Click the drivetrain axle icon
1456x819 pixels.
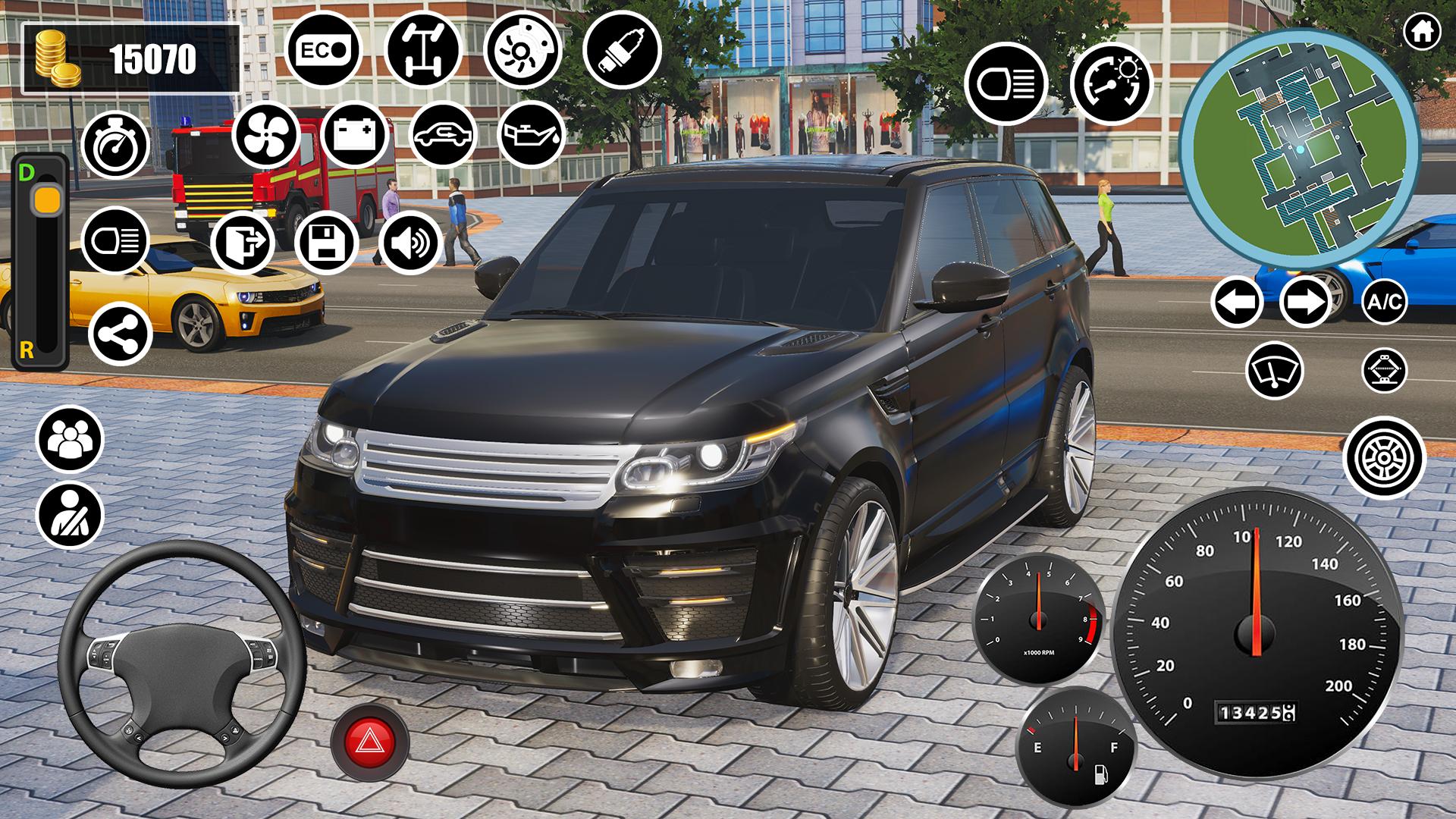422,50
